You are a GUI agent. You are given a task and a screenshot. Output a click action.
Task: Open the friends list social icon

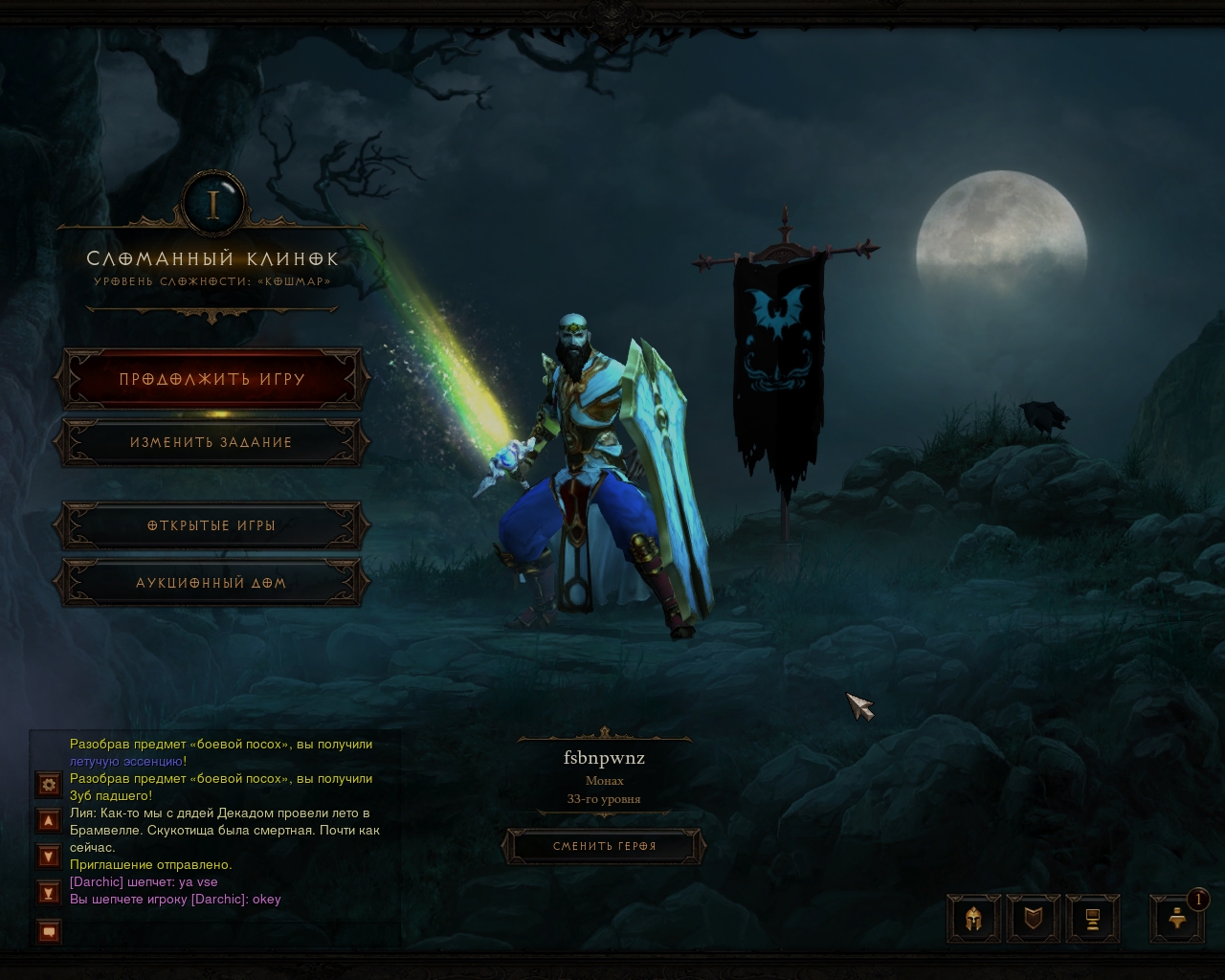tap(1178, 920)
